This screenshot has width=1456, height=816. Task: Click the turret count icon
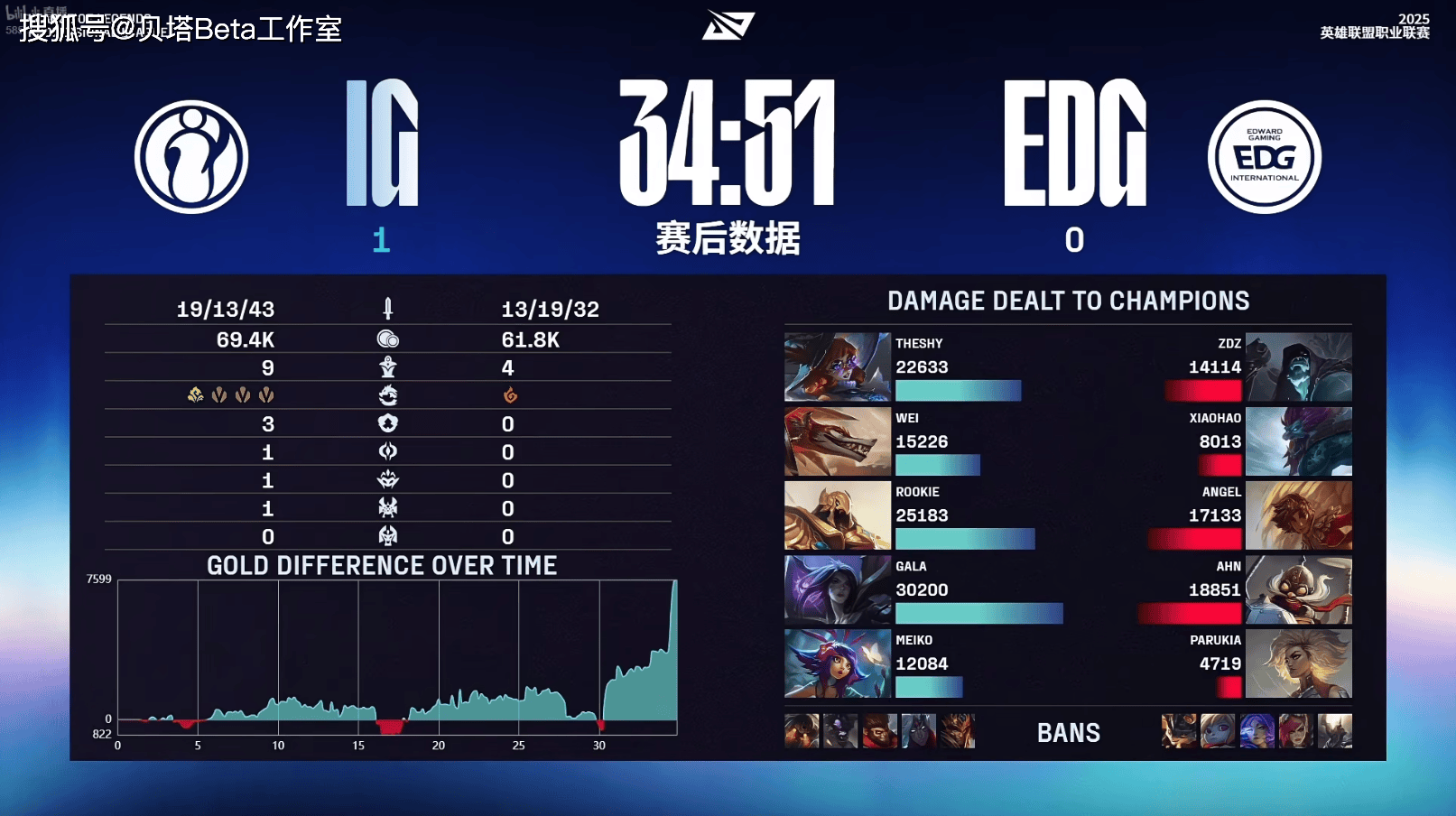point(385,367)
